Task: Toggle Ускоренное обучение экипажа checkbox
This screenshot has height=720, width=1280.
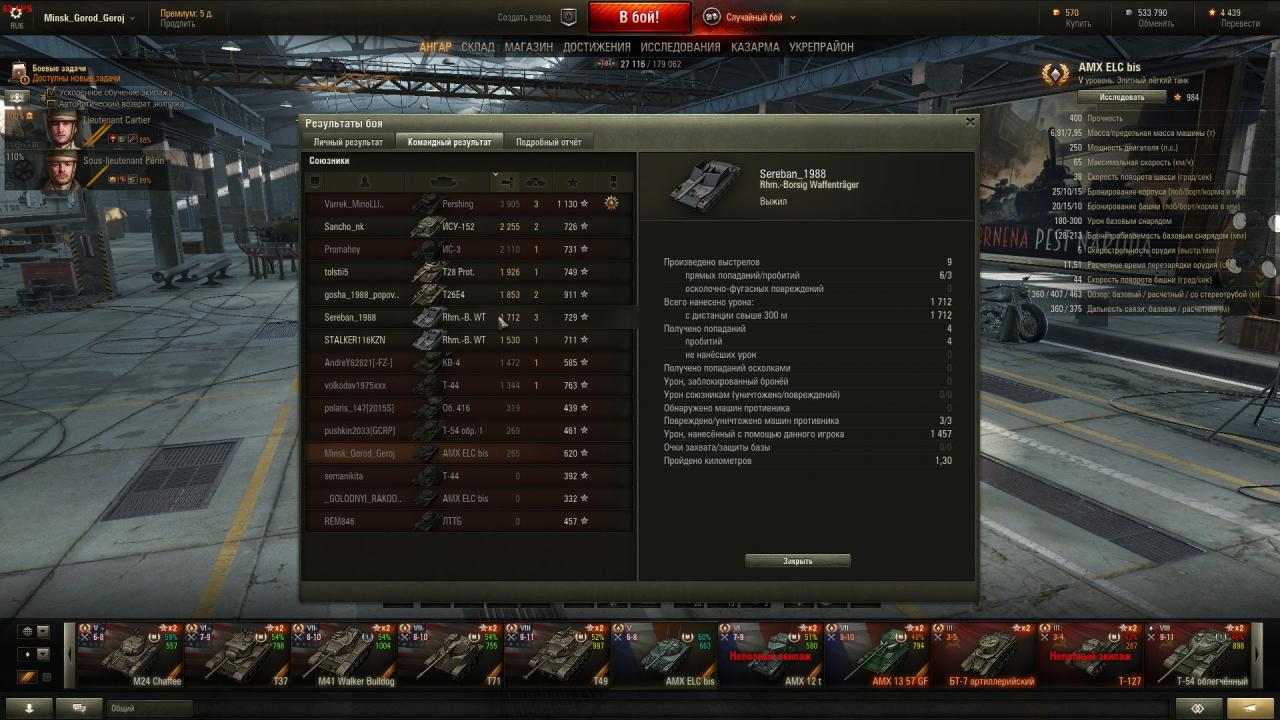Action: click(x=51, y=93)
